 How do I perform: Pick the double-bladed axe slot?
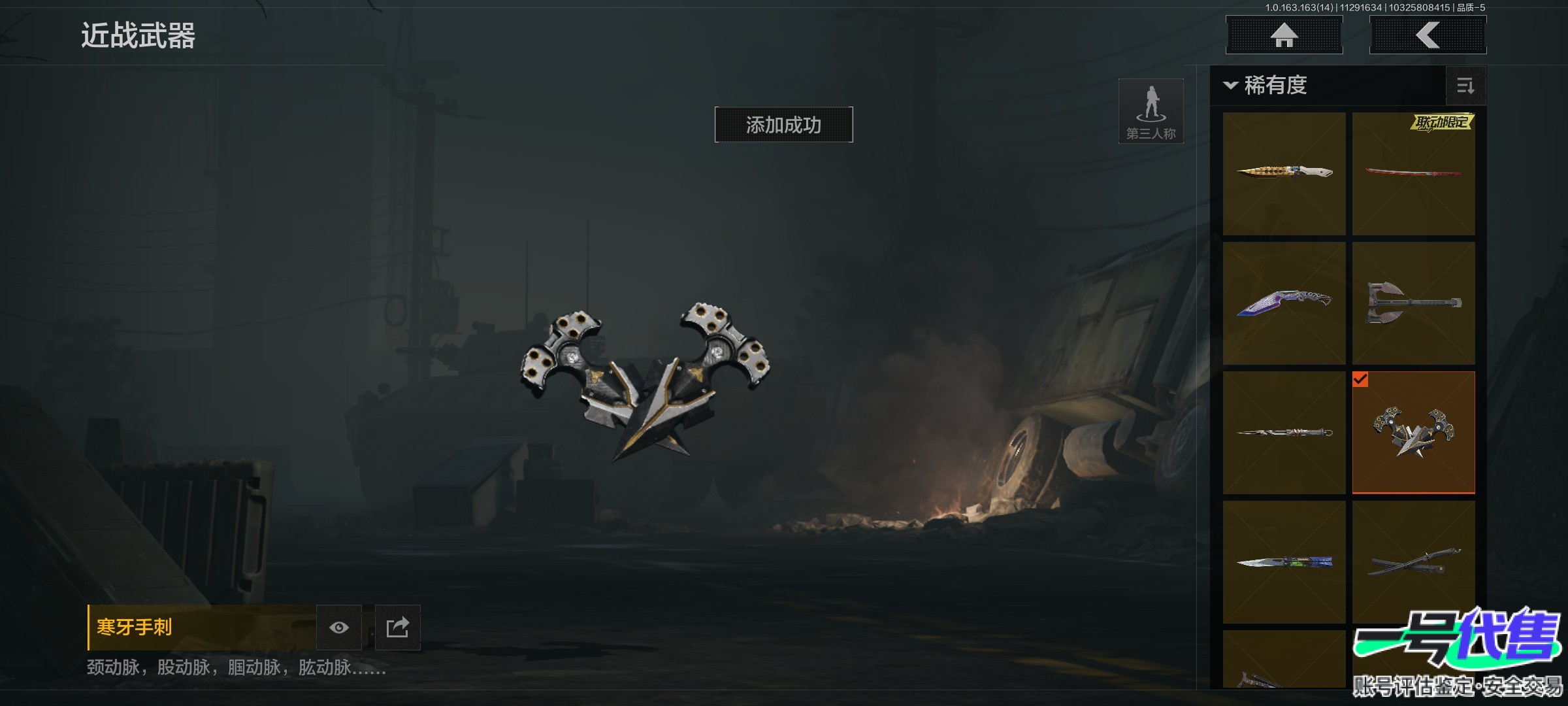1413,303
